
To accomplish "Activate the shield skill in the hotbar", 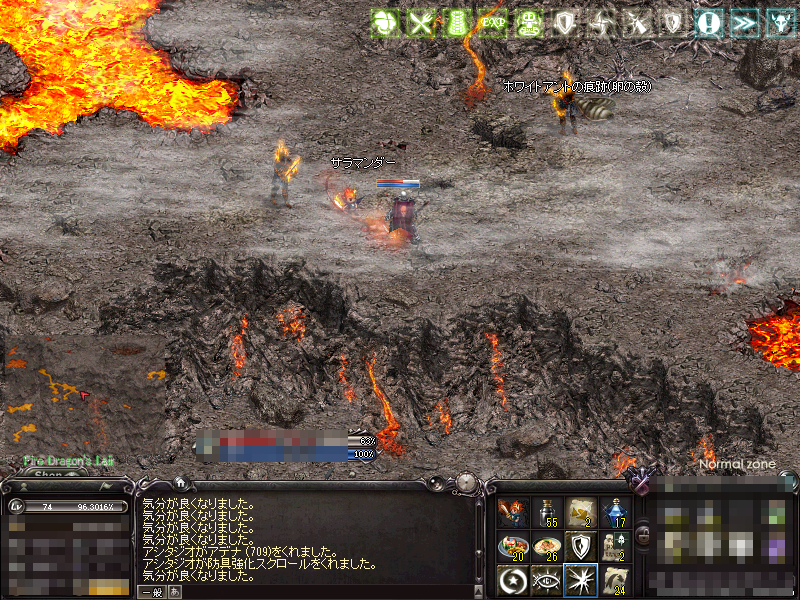I will 581,546.
